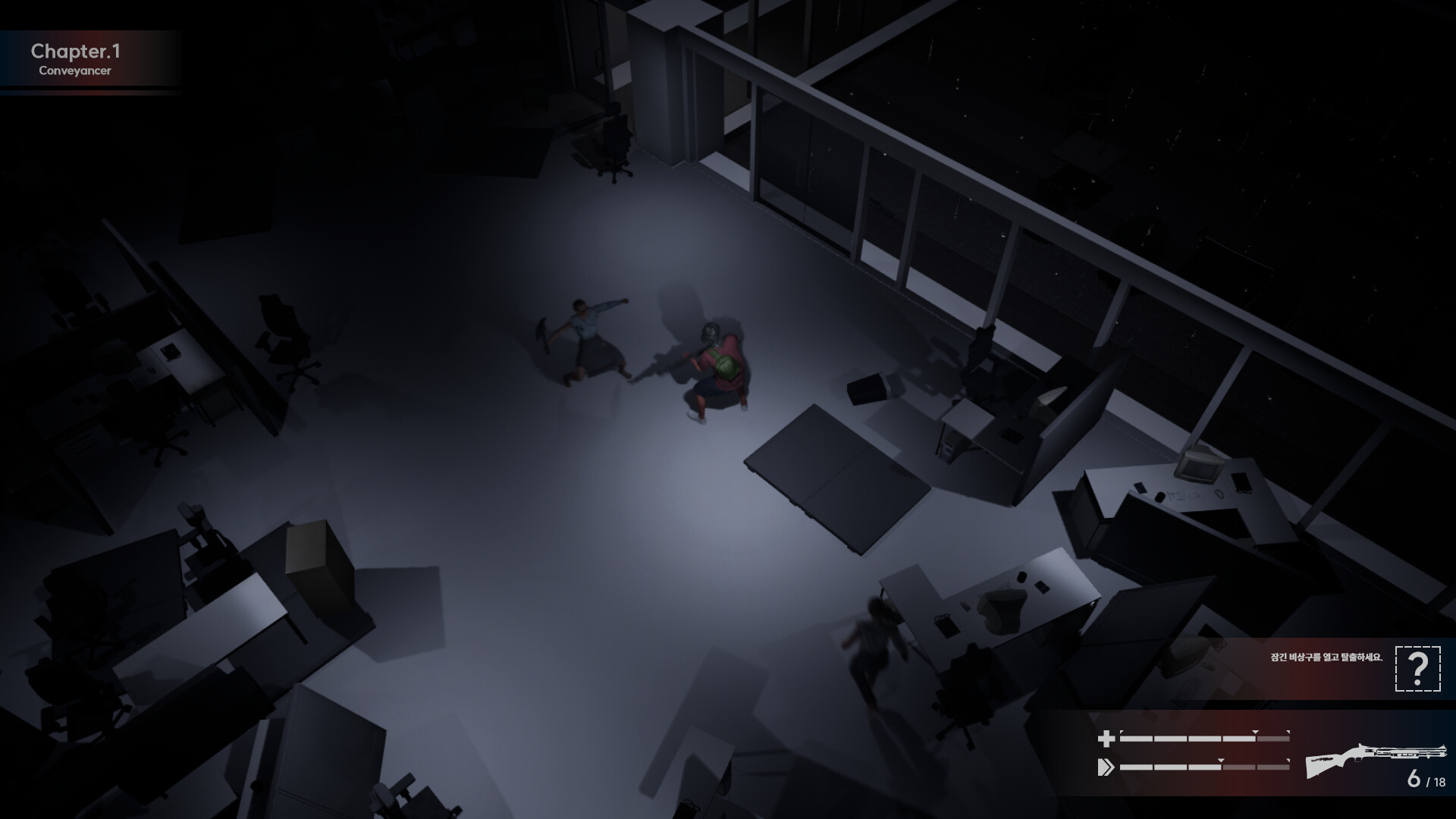1456x819 pixels.
Task: Click the health cross icon on the HUD
Action: click(x=1106, y=738)
